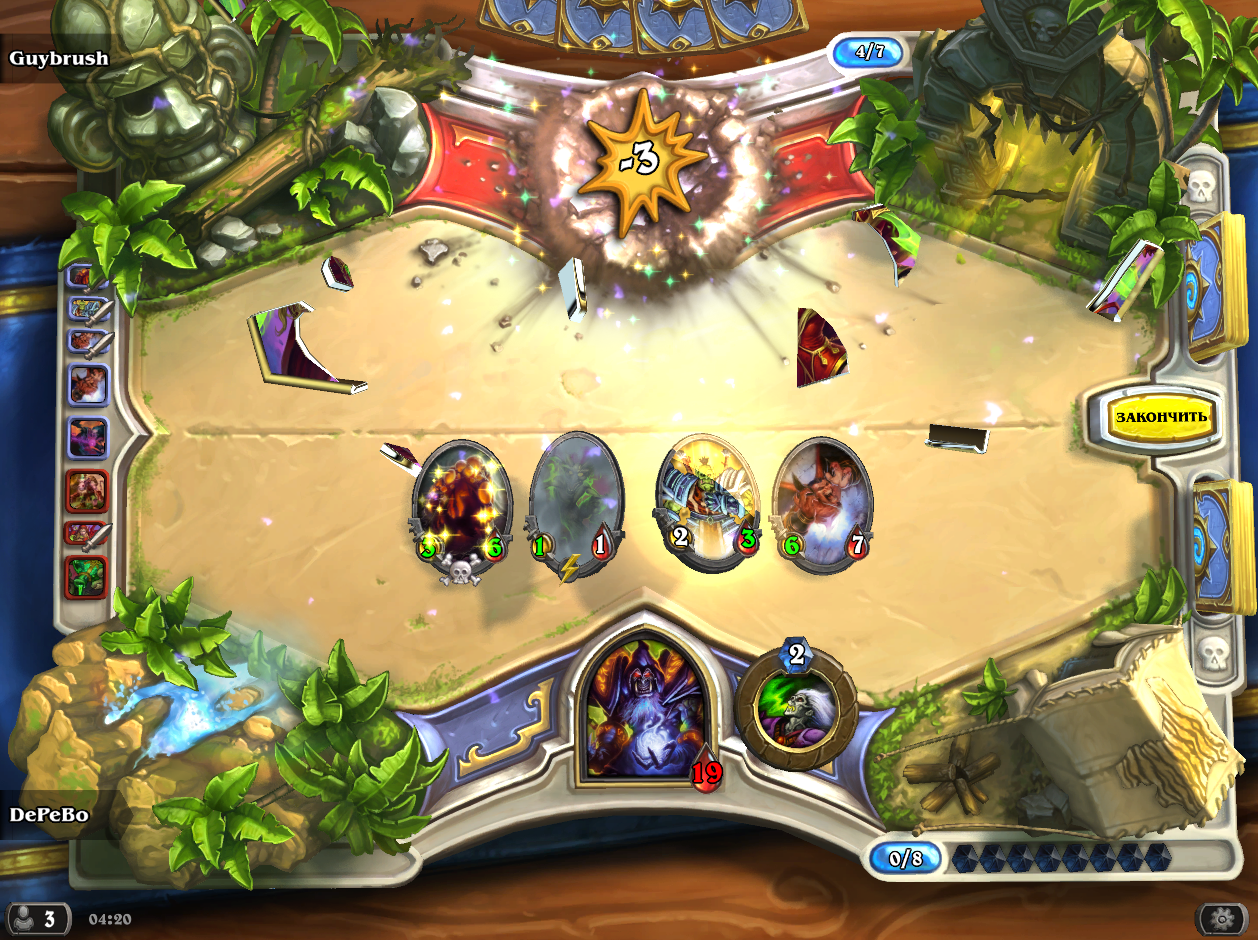Viewport: 1258px width, 940px height.
Task: Inspect the purple-art blue-framed history tile
Action: (x=87, y=437)
